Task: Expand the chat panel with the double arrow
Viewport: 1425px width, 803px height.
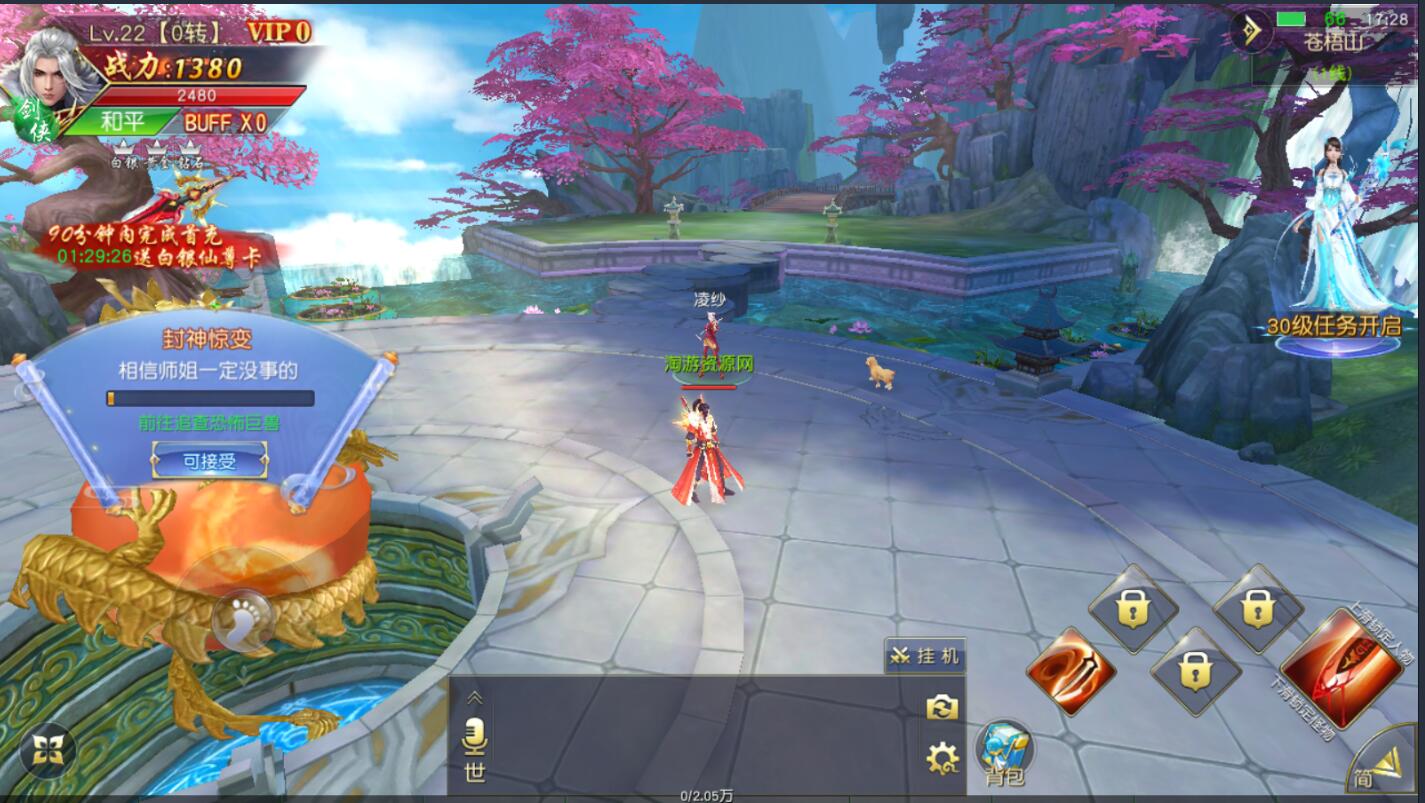Action: point(475,697)
